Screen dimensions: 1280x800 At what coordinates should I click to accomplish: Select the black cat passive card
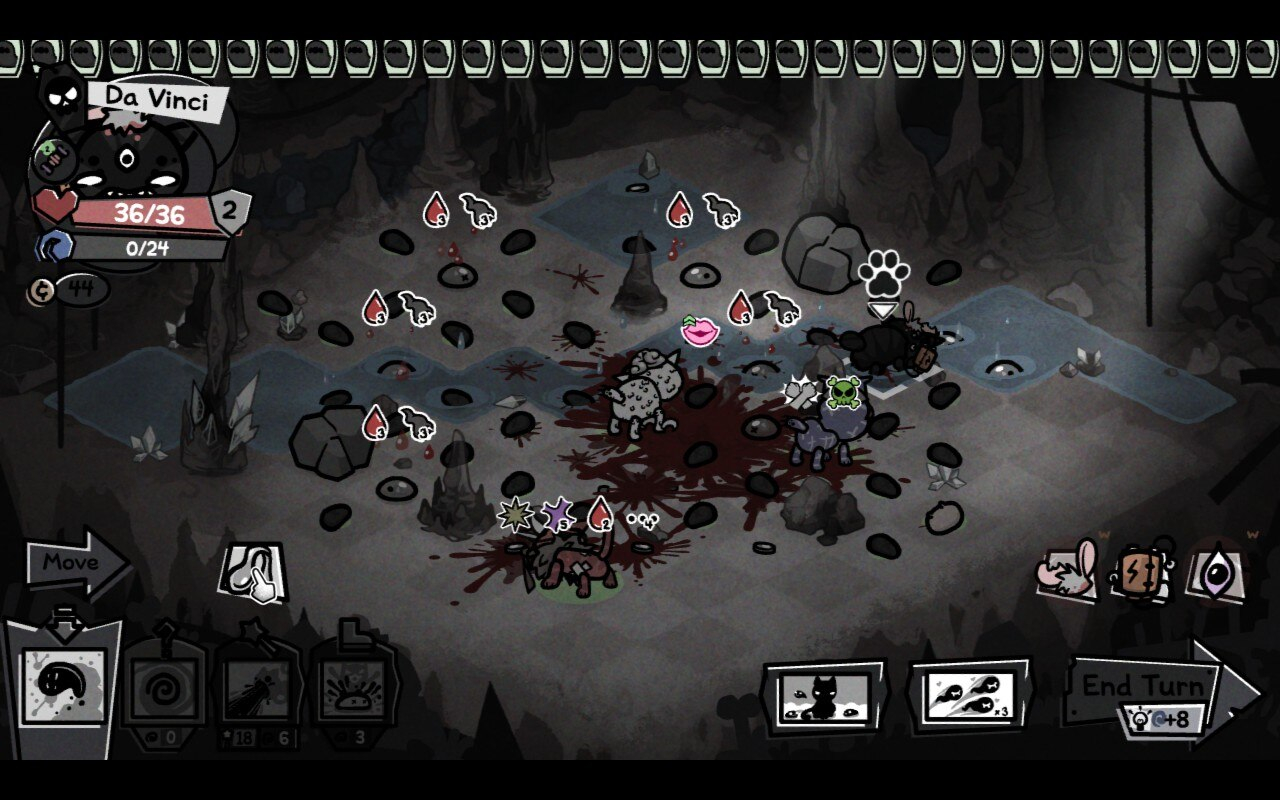pos(823,696)
